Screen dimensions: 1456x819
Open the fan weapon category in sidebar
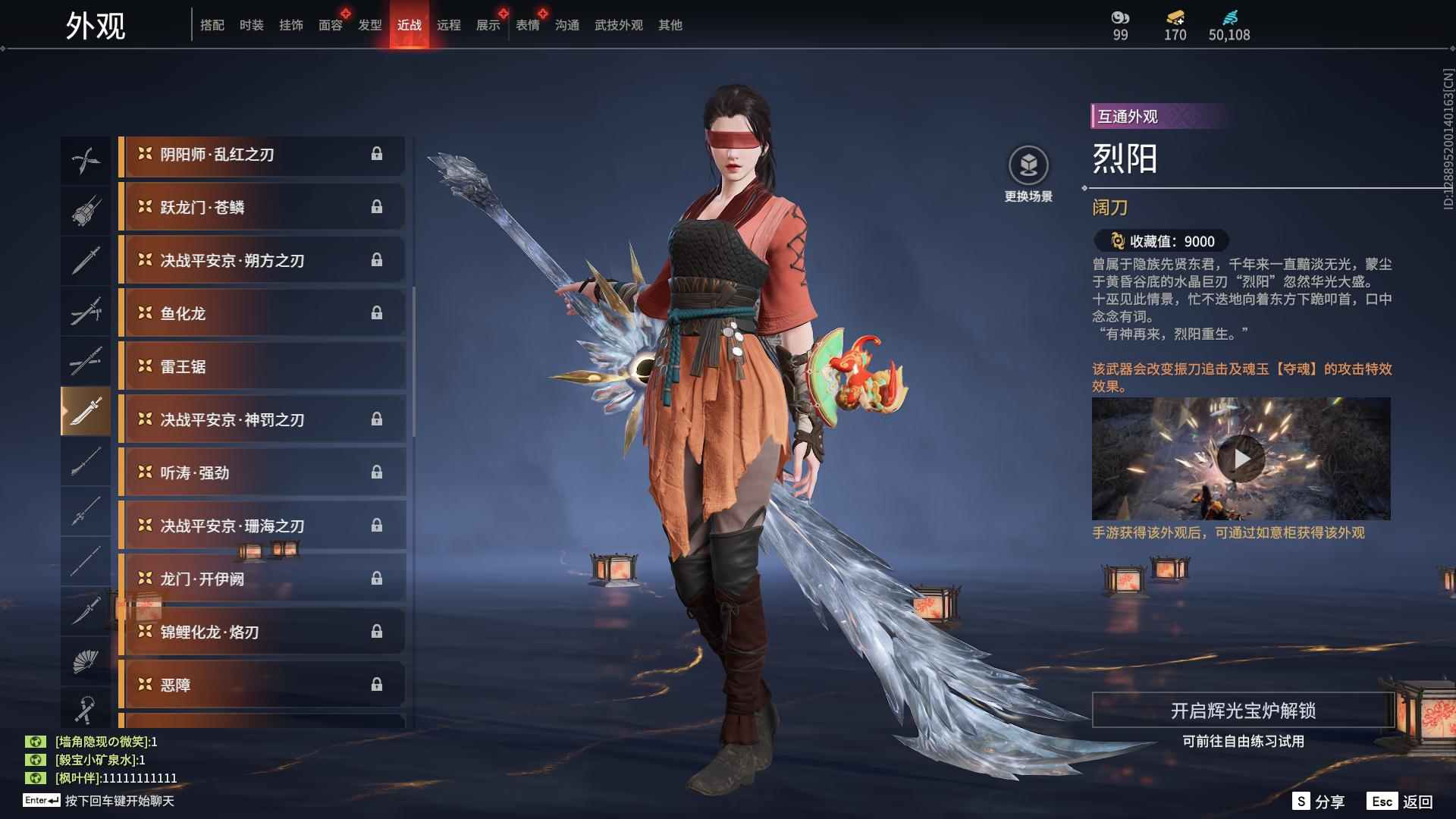coord(86,660)
